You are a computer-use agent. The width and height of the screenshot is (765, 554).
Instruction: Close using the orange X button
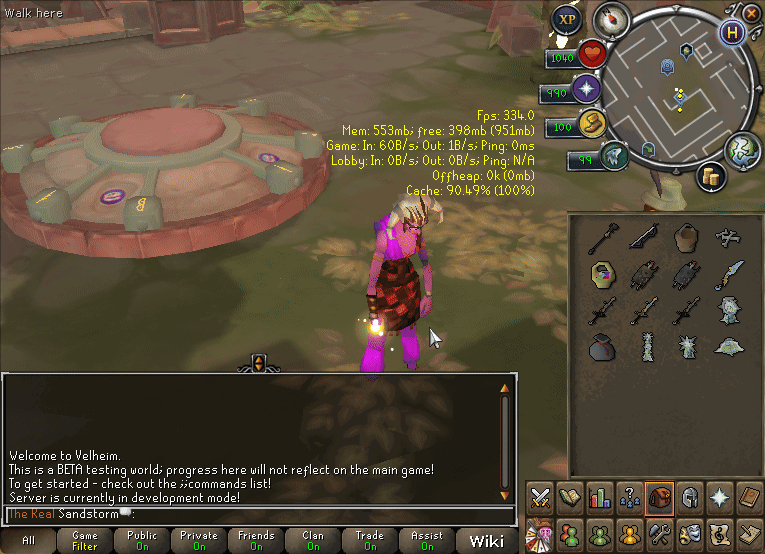(752, 11)
